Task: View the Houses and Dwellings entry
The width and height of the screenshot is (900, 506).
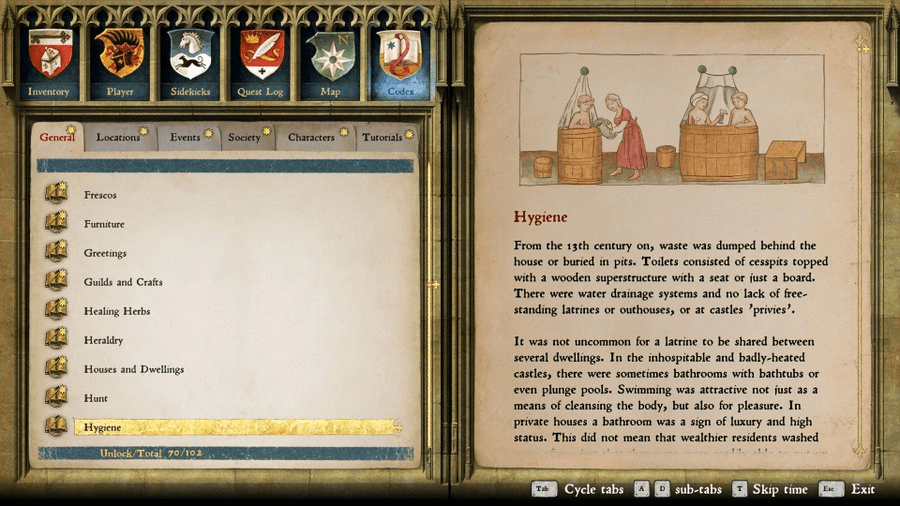Action: point(134,369)
